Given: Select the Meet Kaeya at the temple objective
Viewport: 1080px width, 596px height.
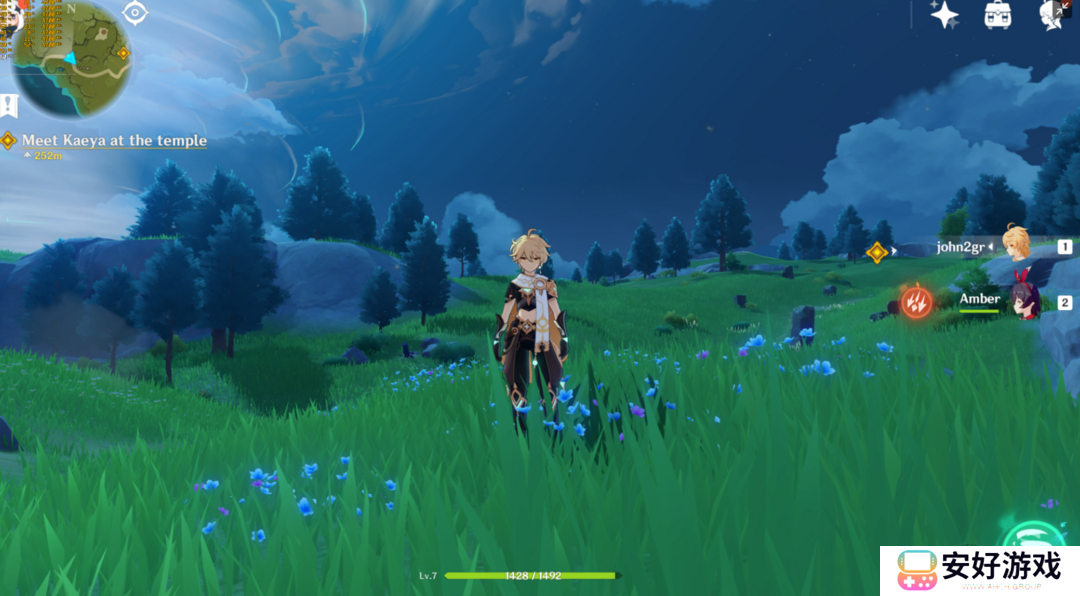Looking at the screenshot, I should 114,141.
